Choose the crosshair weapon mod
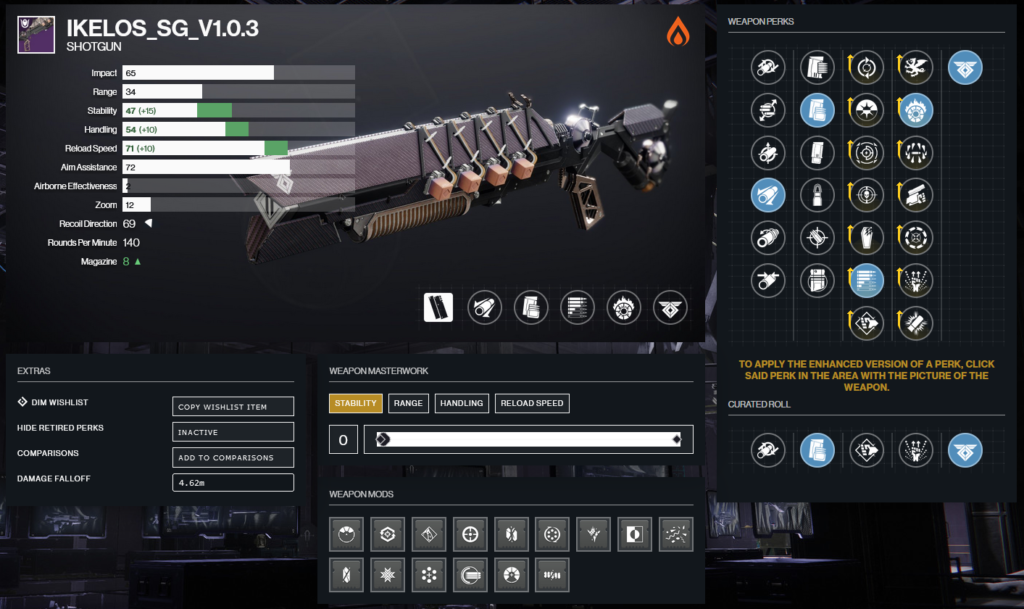 470,535
